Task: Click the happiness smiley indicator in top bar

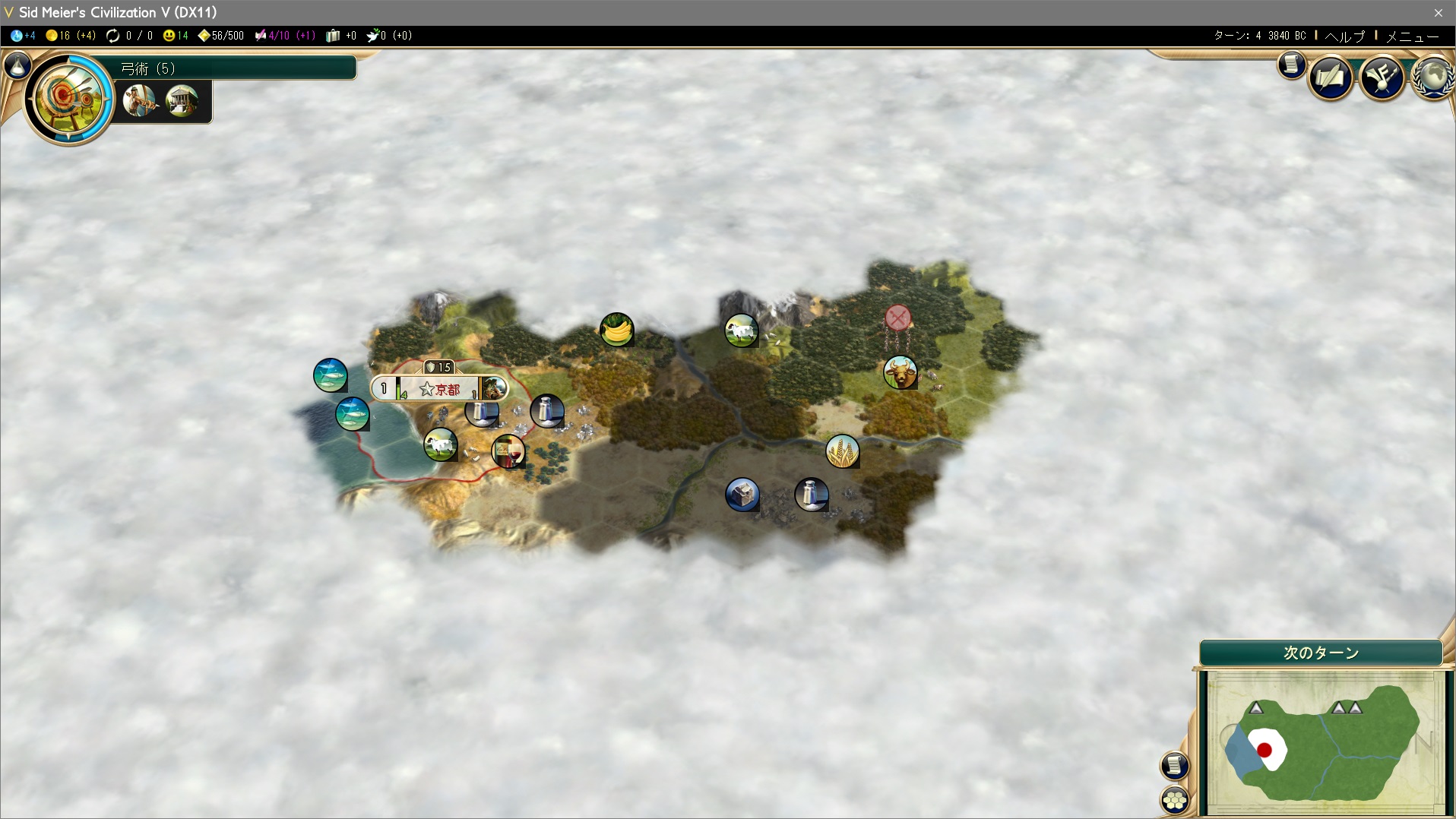Action: (x=176, y=36)
